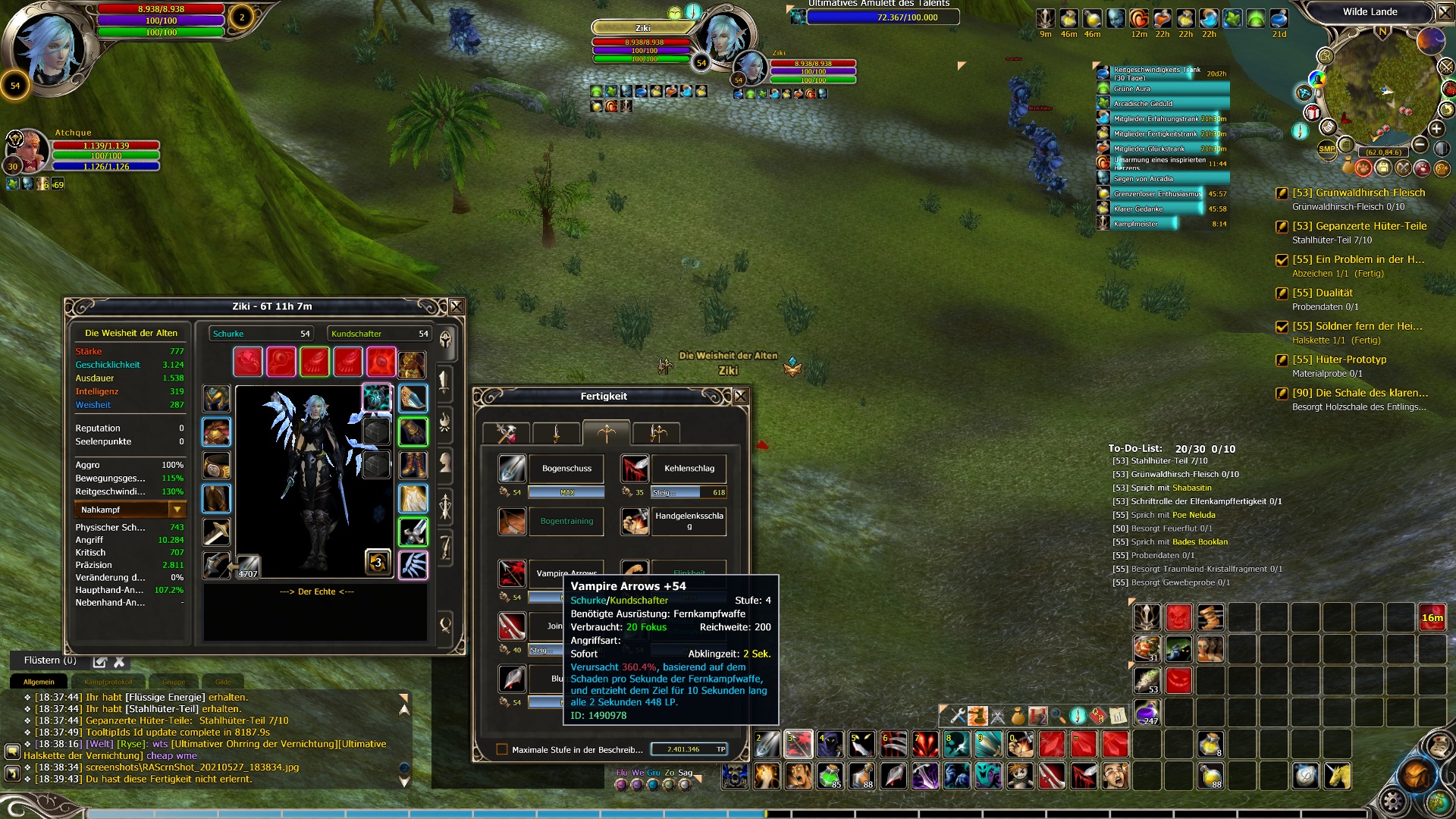Open the Gilde chat tab
The width and height of the screenshot is (1456, 819).
tap(223, 682)
